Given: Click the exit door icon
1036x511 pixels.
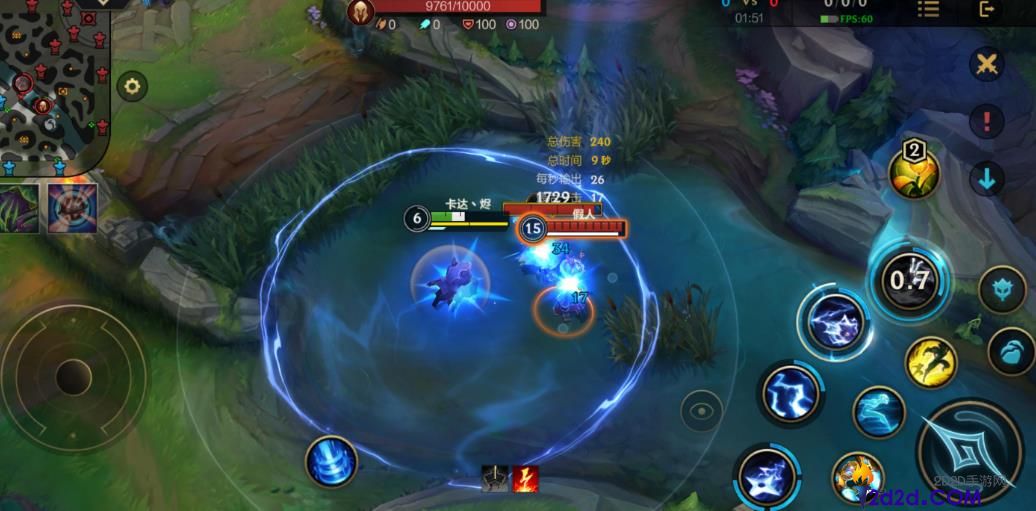Looking at the screenshot, I should pos(987,9).
